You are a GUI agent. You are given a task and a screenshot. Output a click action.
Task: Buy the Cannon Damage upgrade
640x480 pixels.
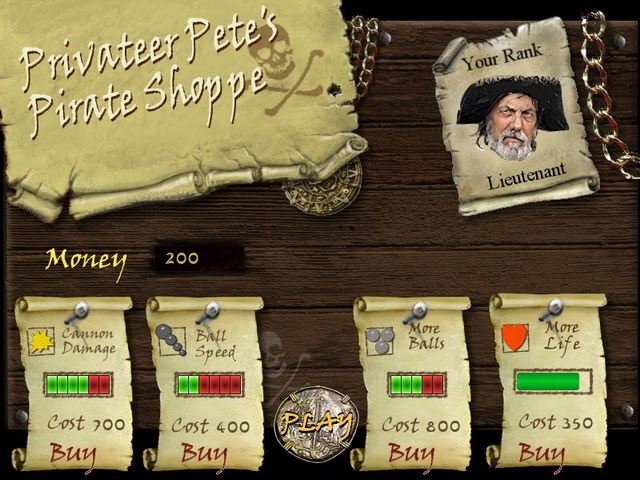73,453
